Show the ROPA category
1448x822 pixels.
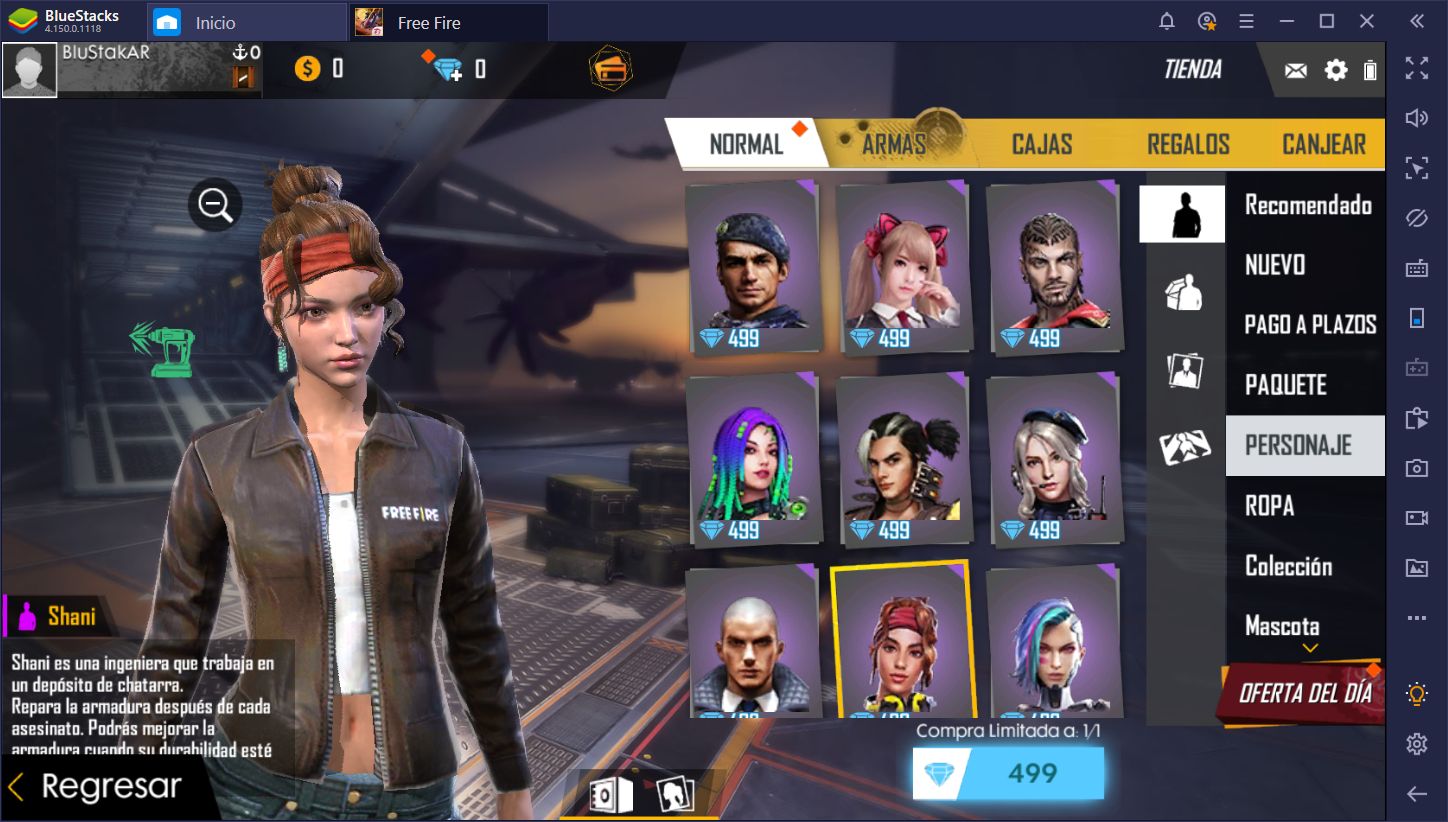pyautogui.click(x=1269, y=506)
